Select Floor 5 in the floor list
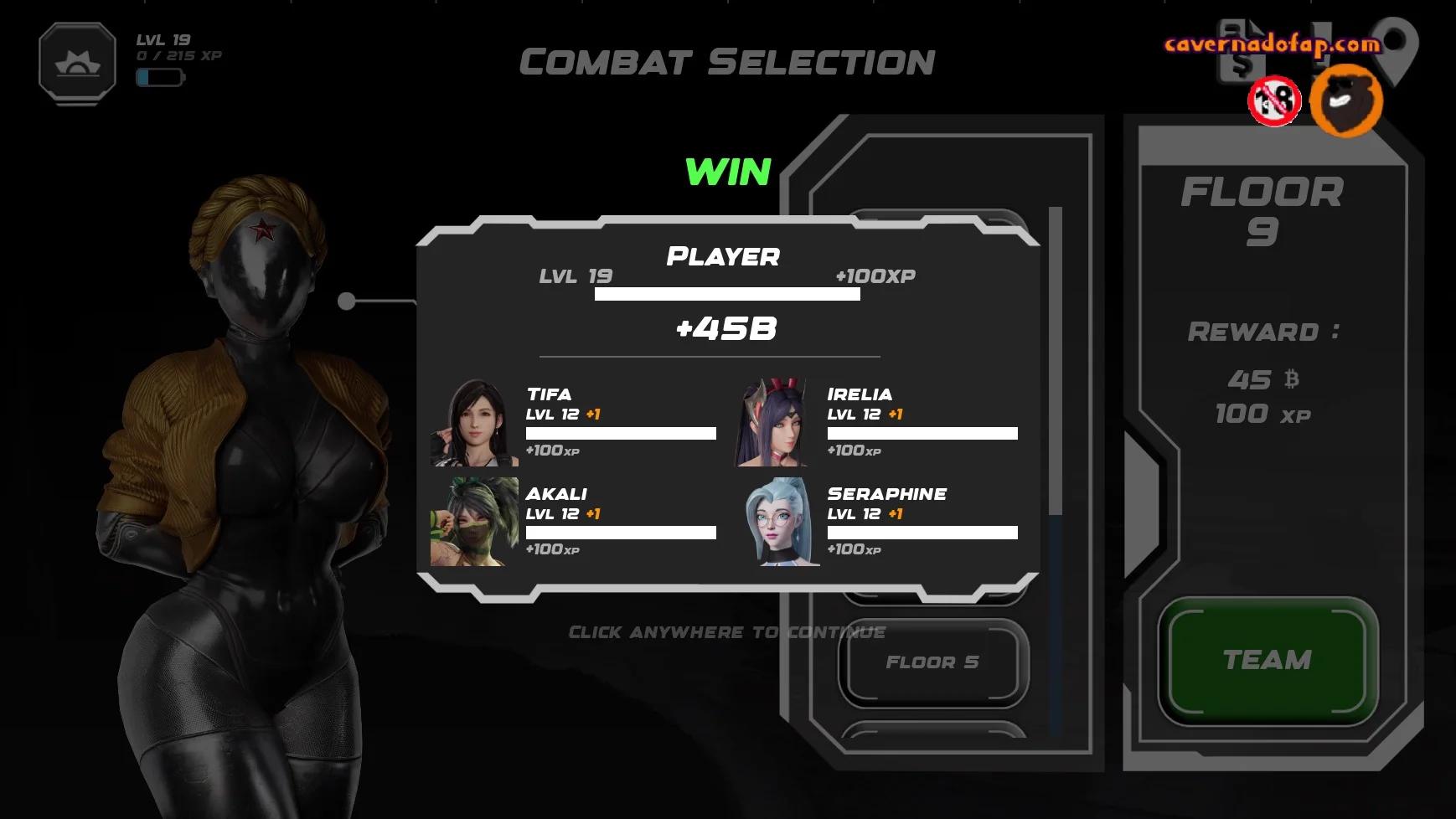The width and height of the screenshot is (1456, 819). (x=932, y=662)
